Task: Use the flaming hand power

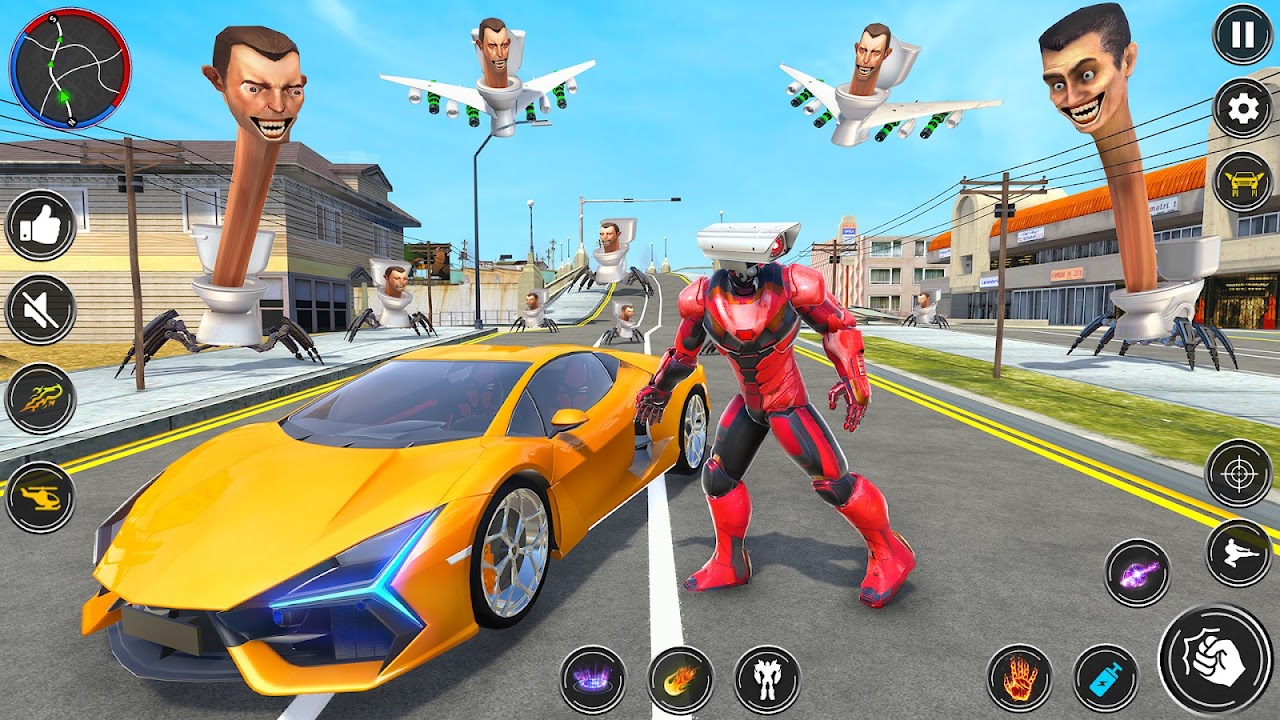Action: [1020, 678]
